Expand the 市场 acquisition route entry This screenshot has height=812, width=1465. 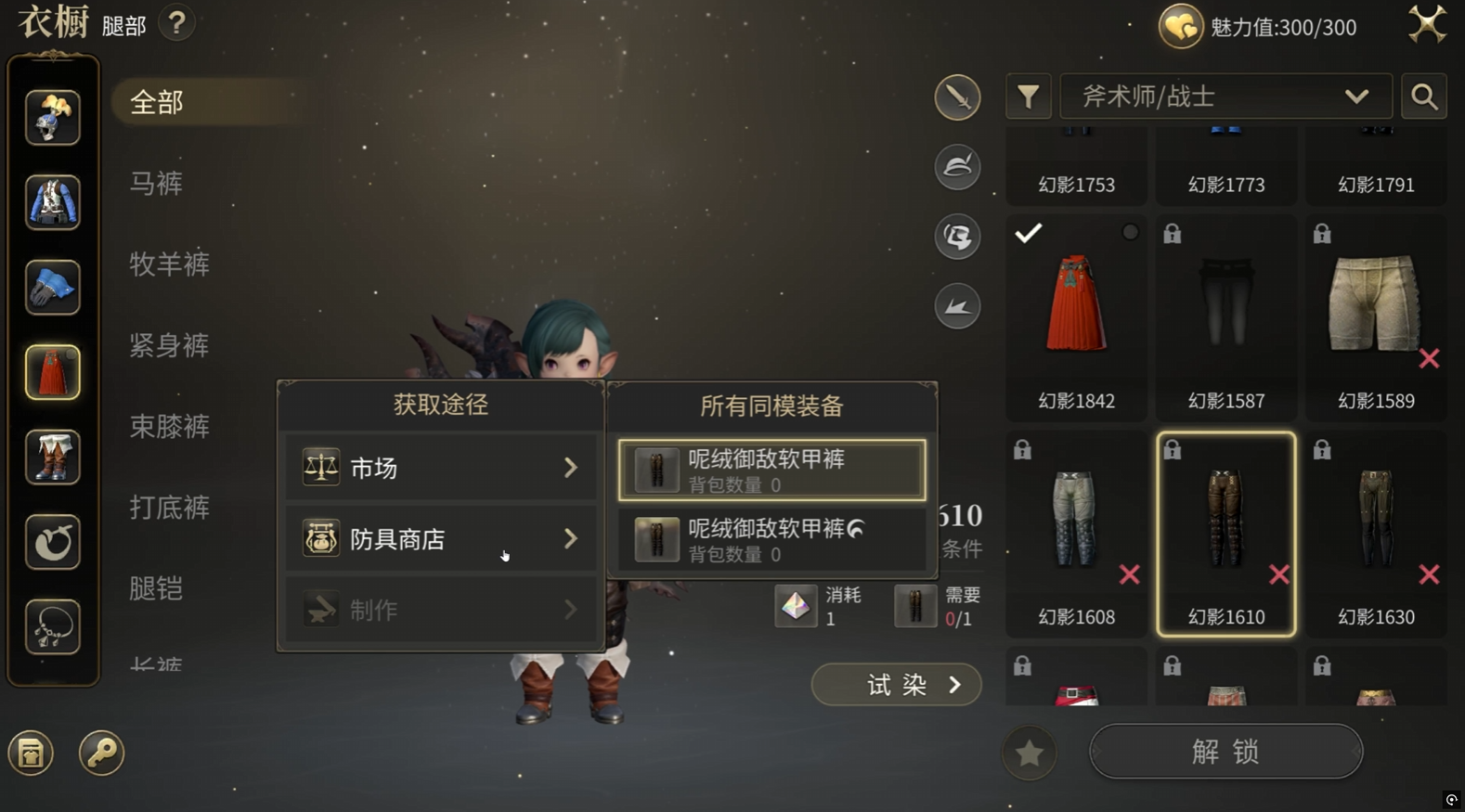pyautogui.click(x=440, y=468)
